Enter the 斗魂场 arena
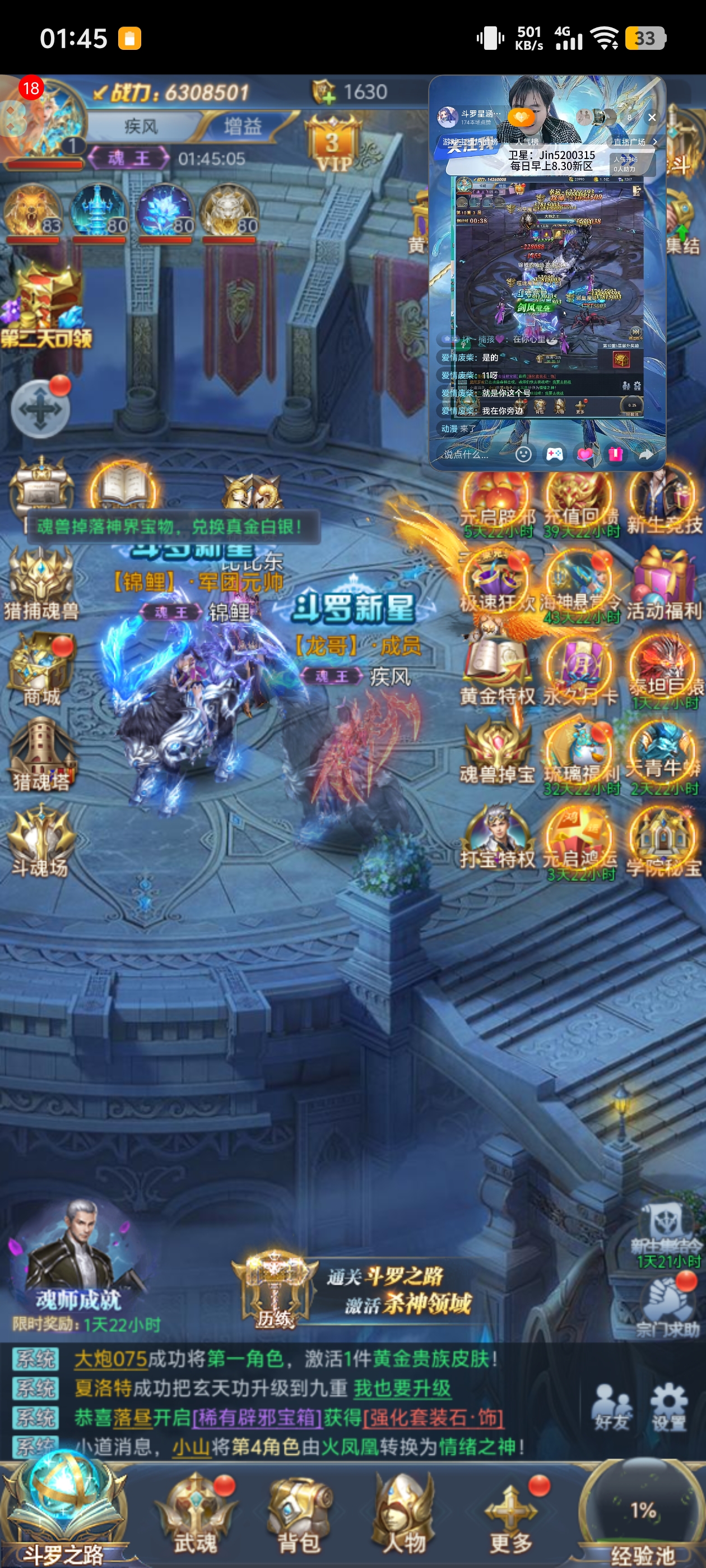The width and height of the screenshot is (706, 1568). [x=41, y=839]
